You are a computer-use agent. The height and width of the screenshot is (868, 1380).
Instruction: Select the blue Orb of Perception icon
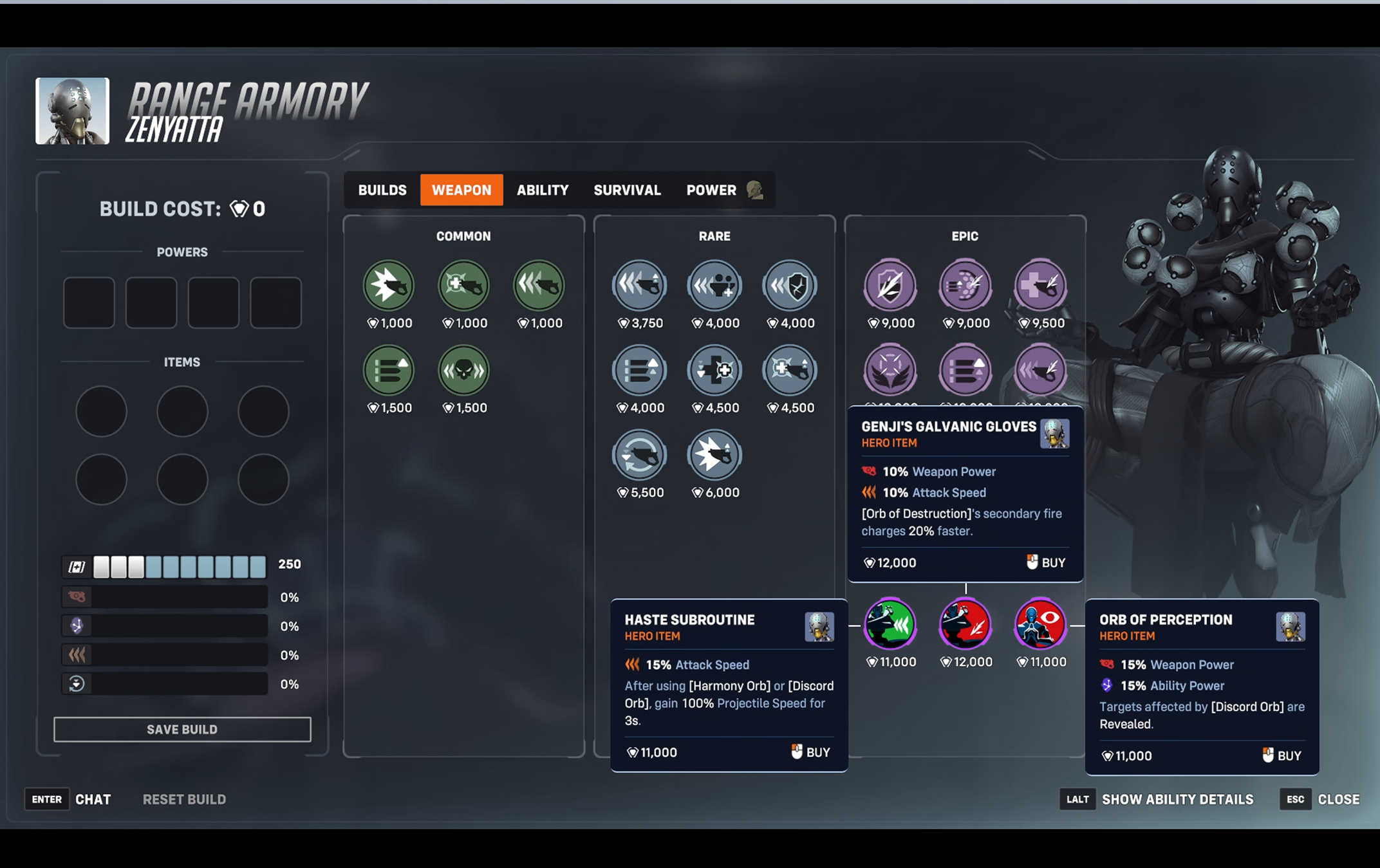tap(1040, 623)
